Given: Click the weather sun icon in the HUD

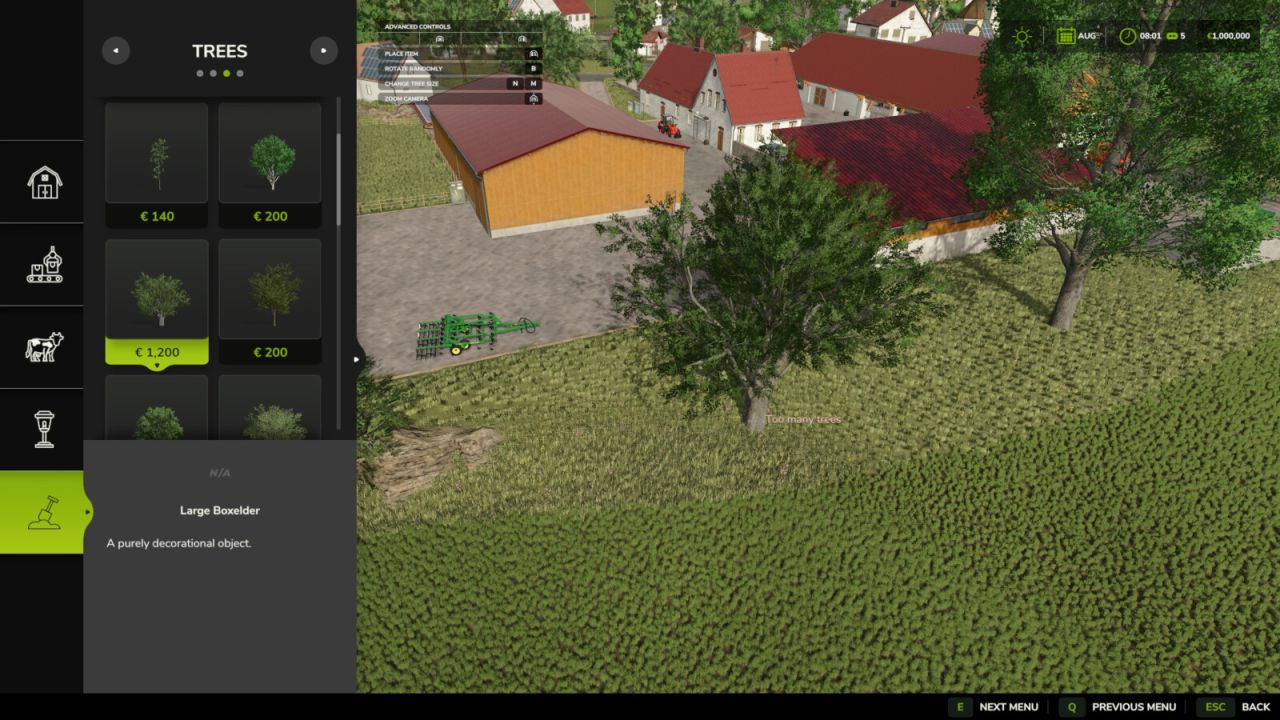Looking at the screenshot, I should pyautogui.click(x=1022, y=34).
